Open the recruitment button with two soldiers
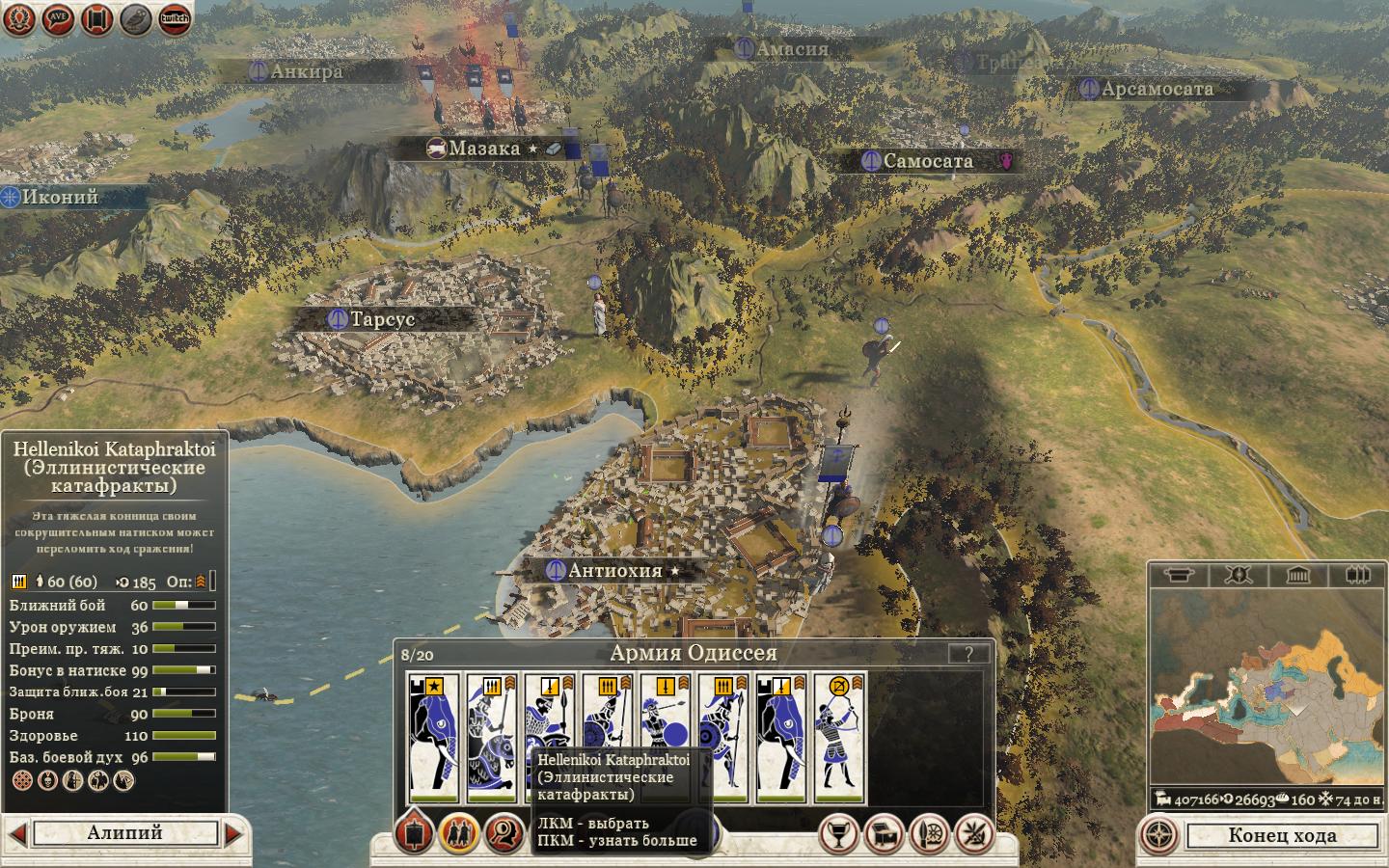 (458, 833)
